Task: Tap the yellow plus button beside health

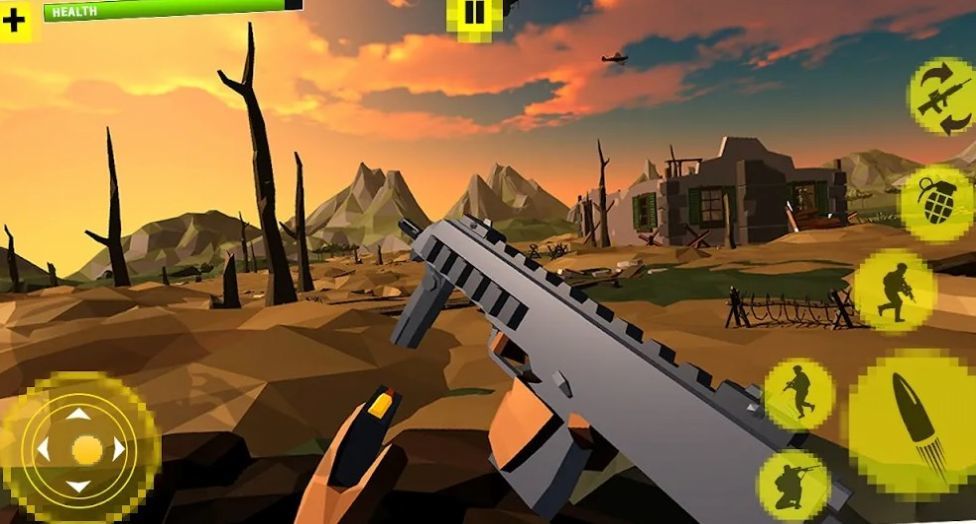Action: (15, 19)
